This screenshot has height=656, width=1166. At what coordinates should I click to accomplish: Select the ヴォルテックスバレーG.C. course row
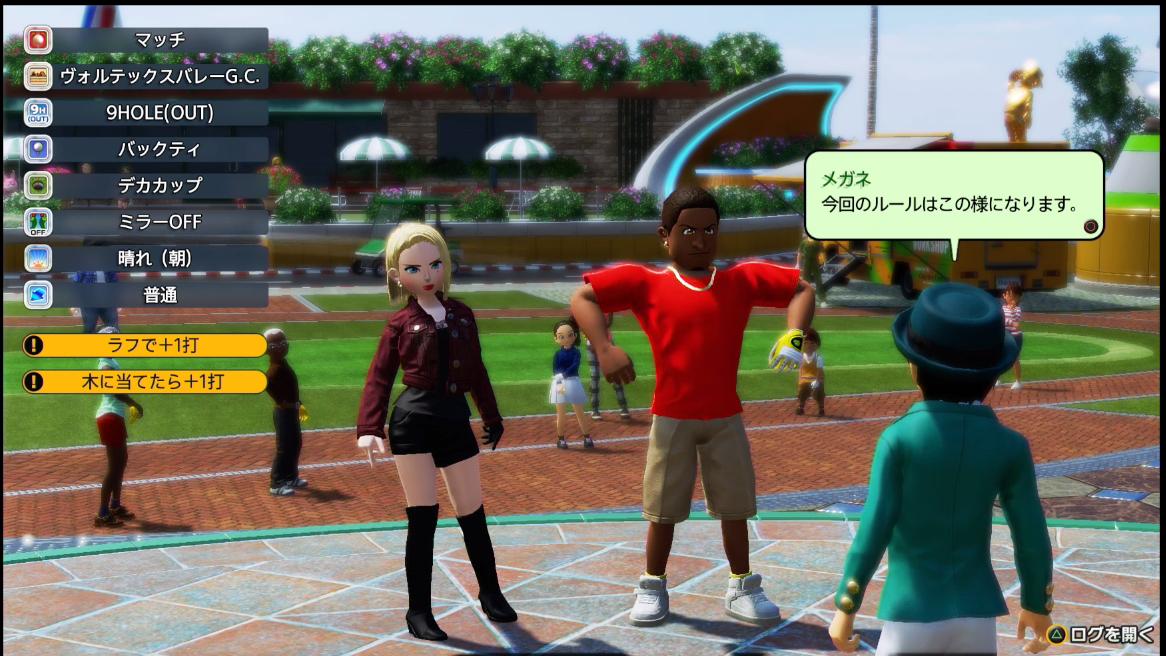pos(146,76)
